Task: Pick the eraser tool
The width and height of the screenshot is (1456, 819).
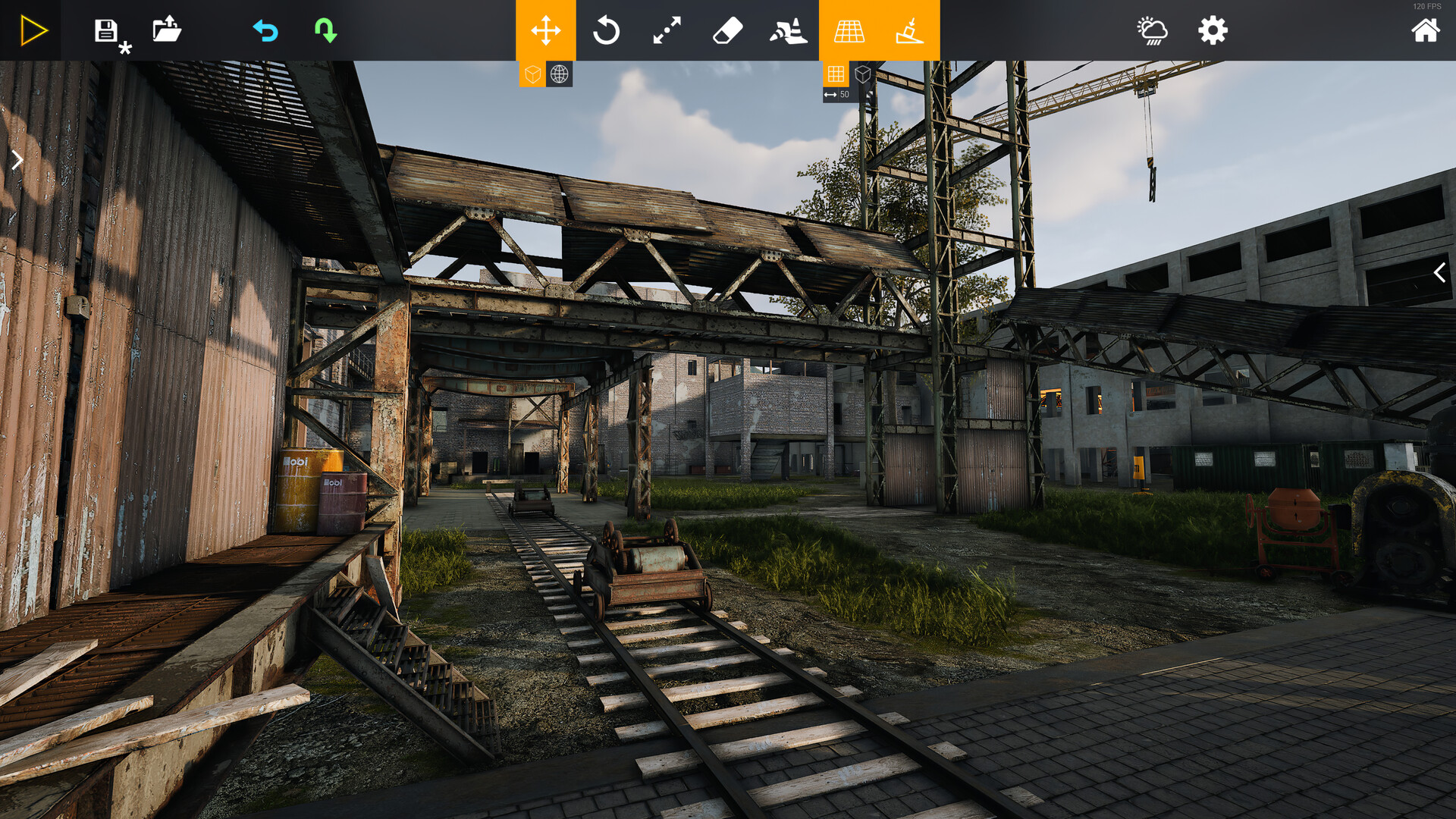Action: [728, 30]
